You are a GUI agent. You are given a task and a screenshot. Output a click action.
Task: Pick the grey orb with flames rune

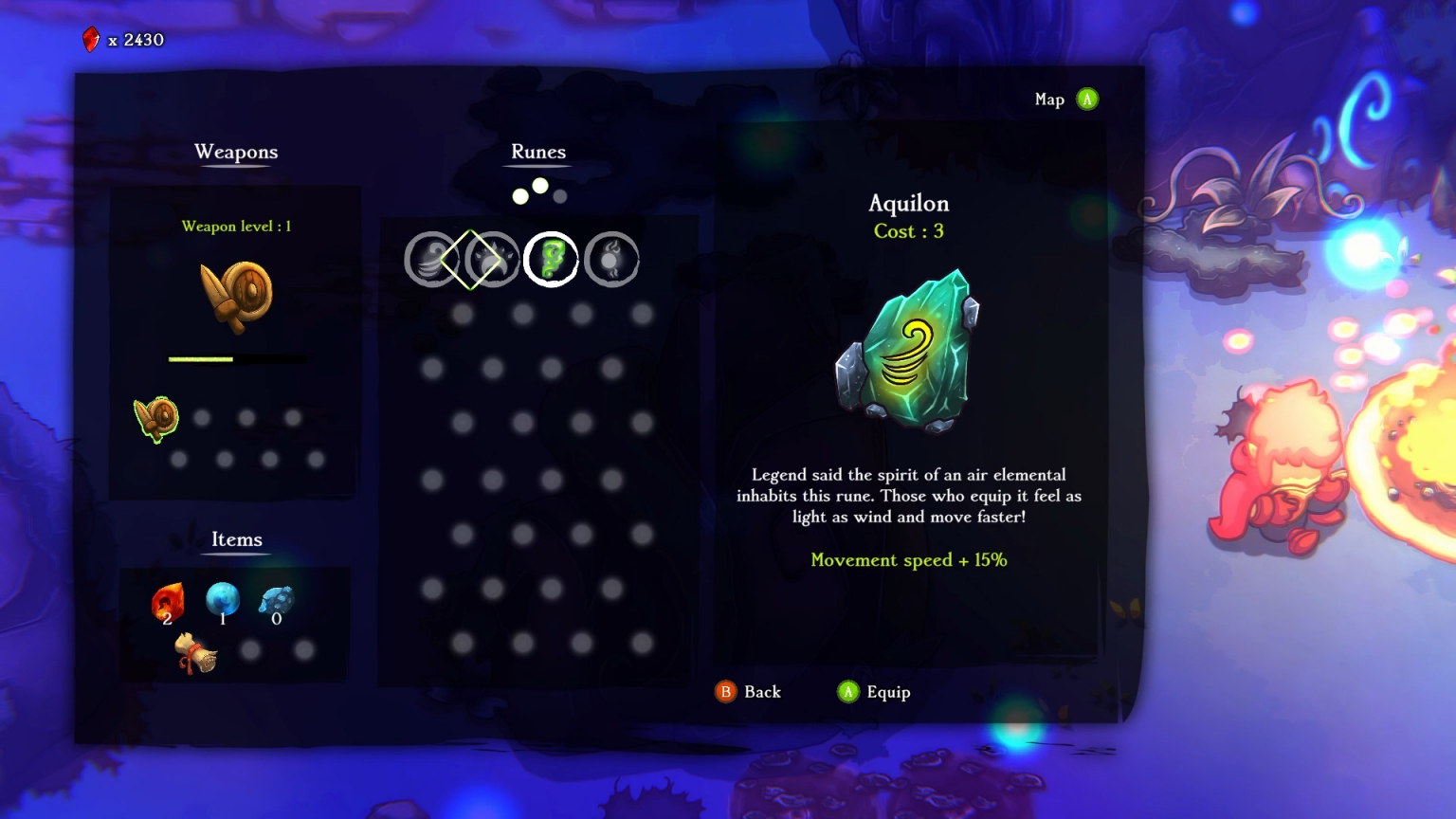coord(611,259)
